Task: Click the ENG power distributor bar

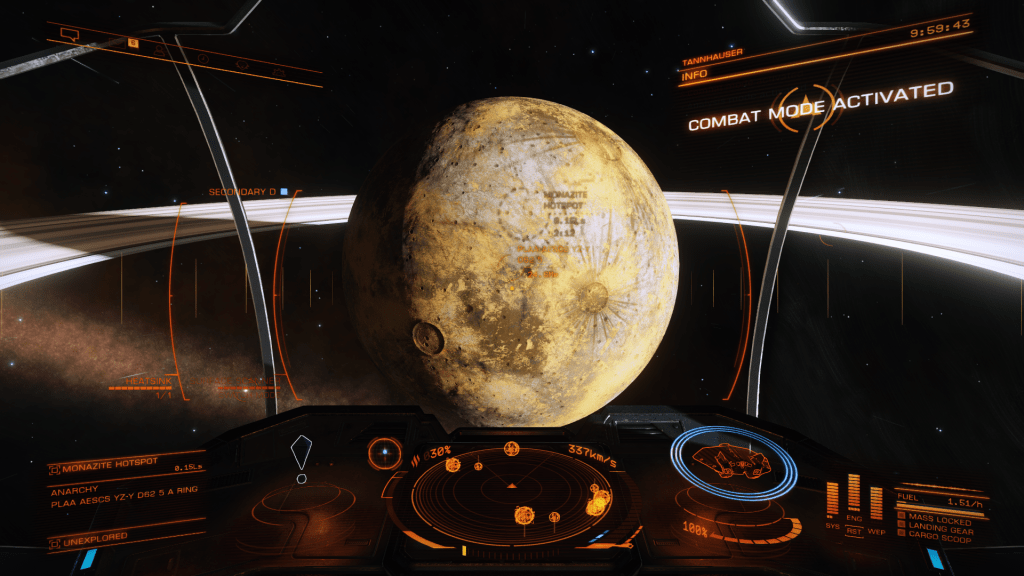Action: [854, 494]
